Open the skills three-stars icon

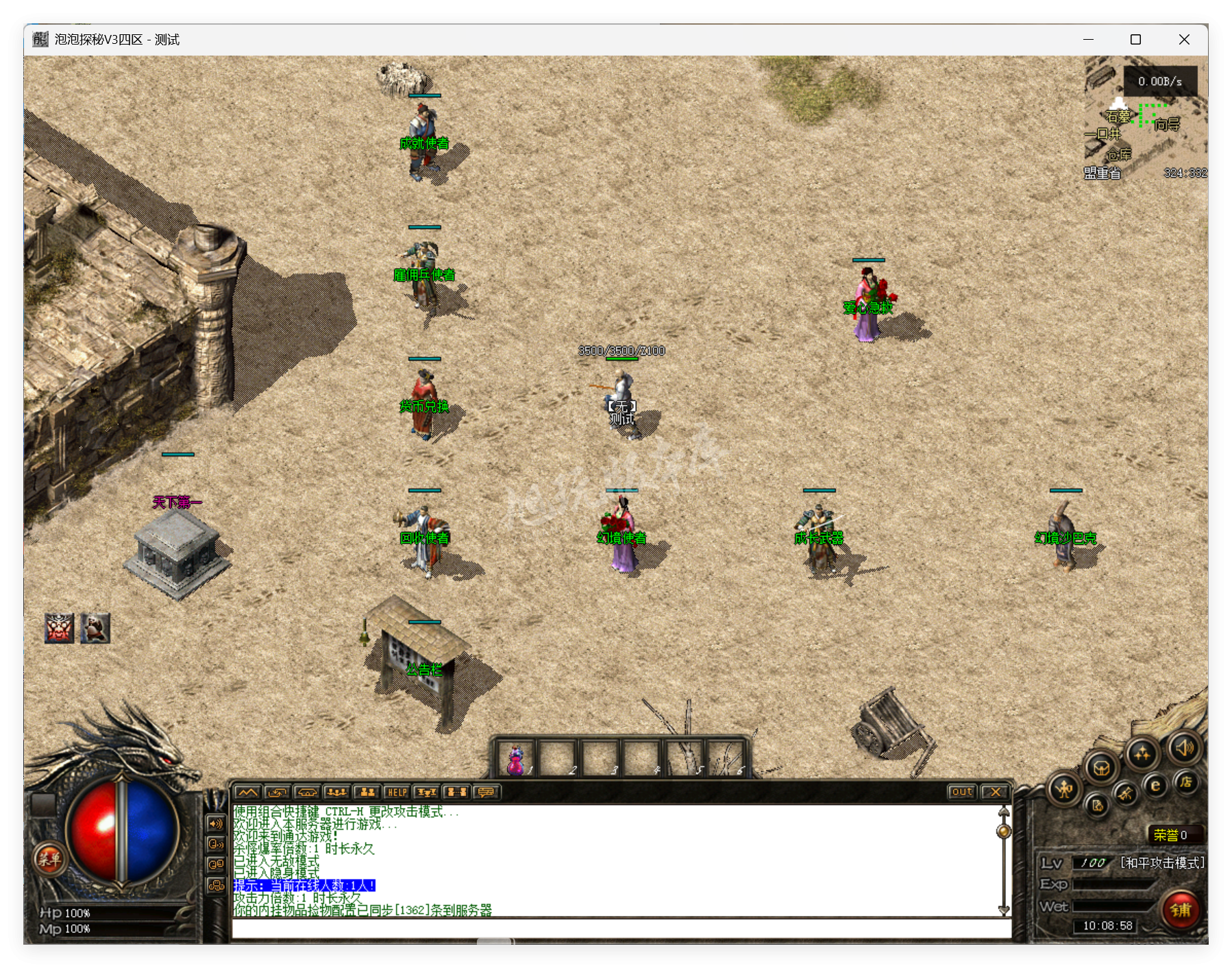pyautogui.click(x=1142, y=755)
